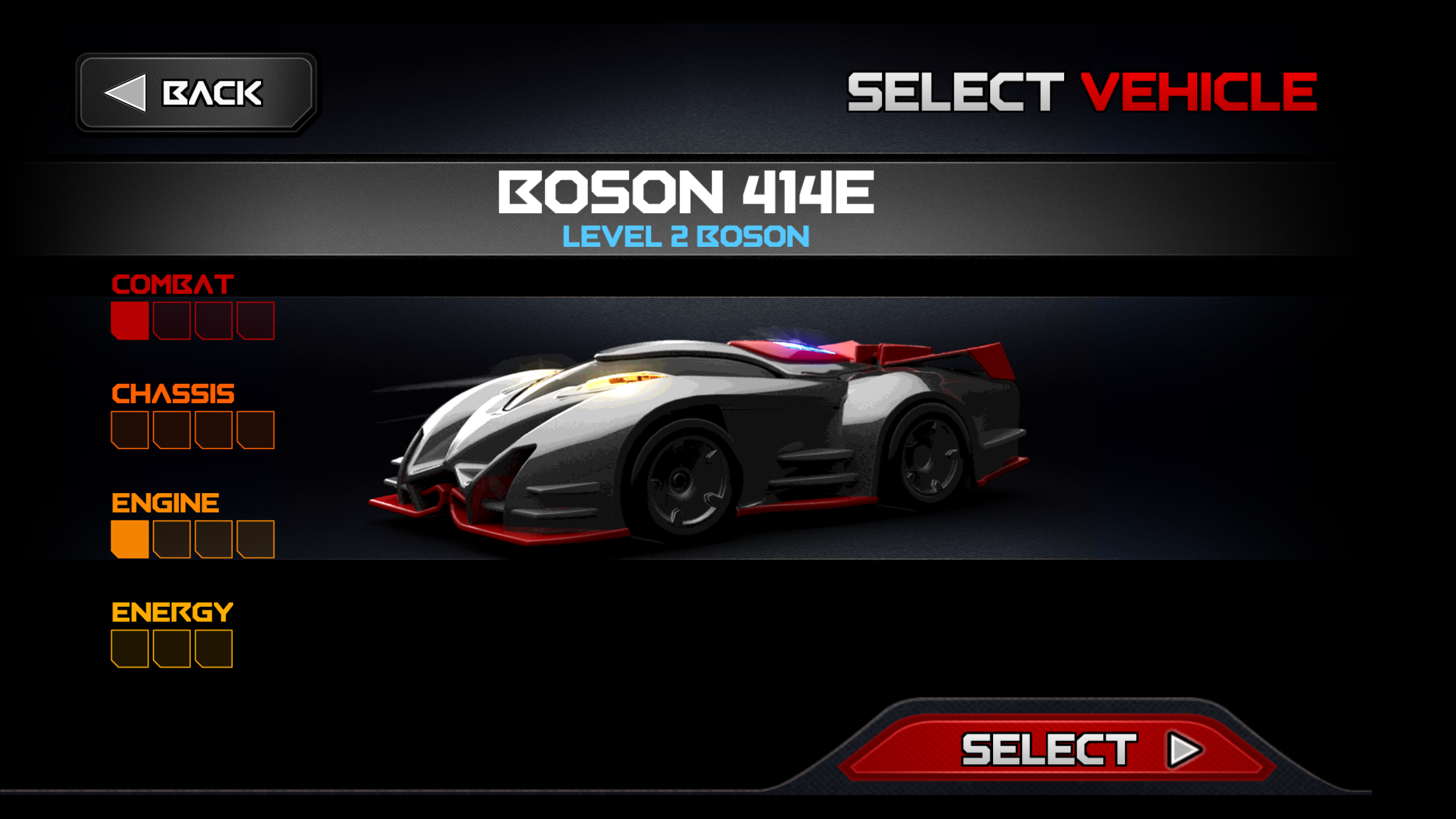Expand next vehicle with Select arrow

click(1182, 749)
